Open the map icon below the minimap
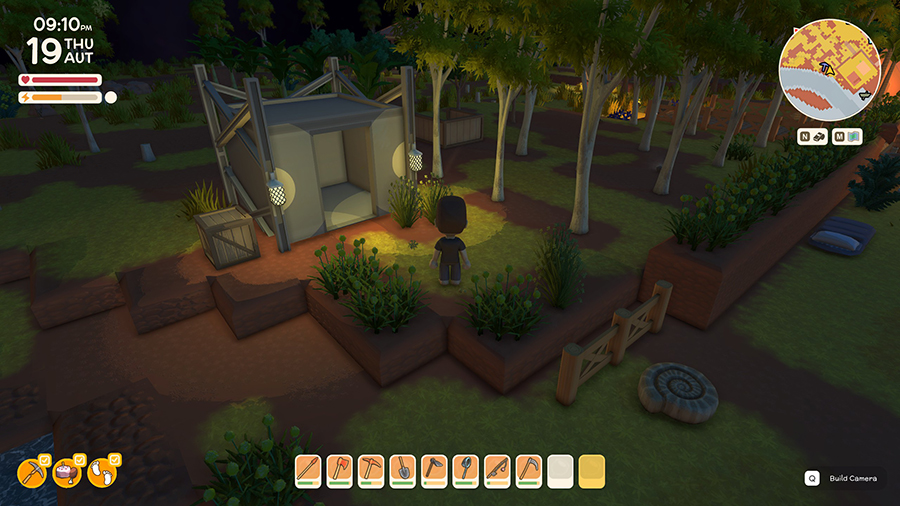 click(x=852, y=137)
